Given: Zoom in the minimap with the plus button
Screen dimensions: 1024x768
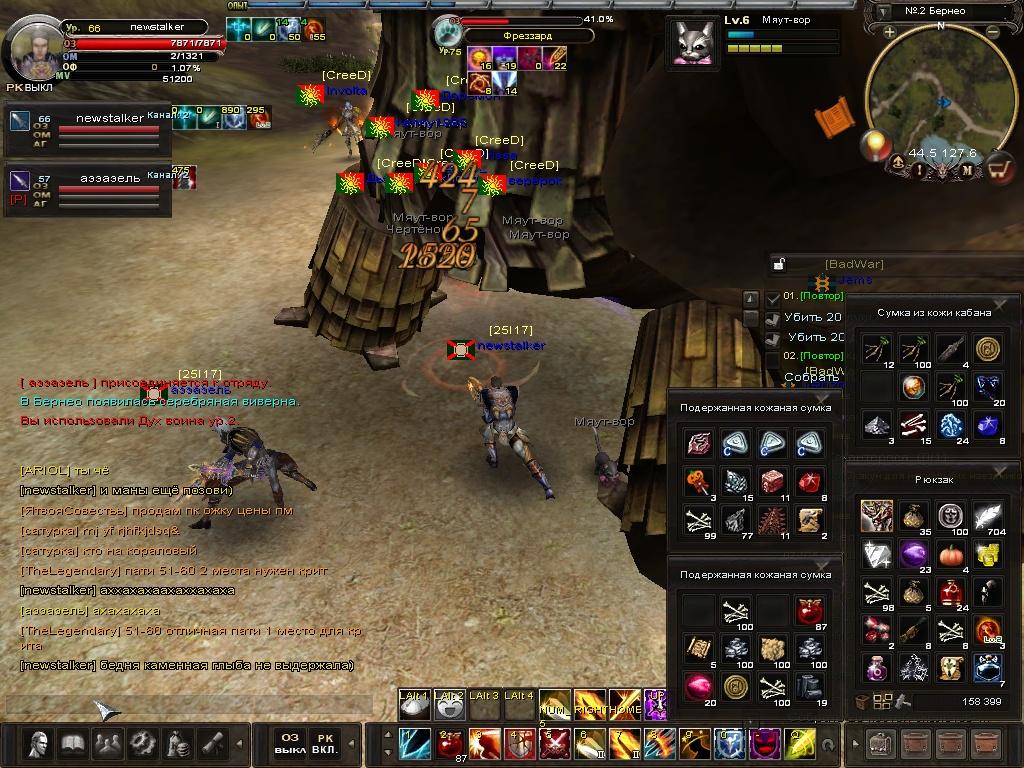Looking at the screenshot, I should [x=889, y=32].
